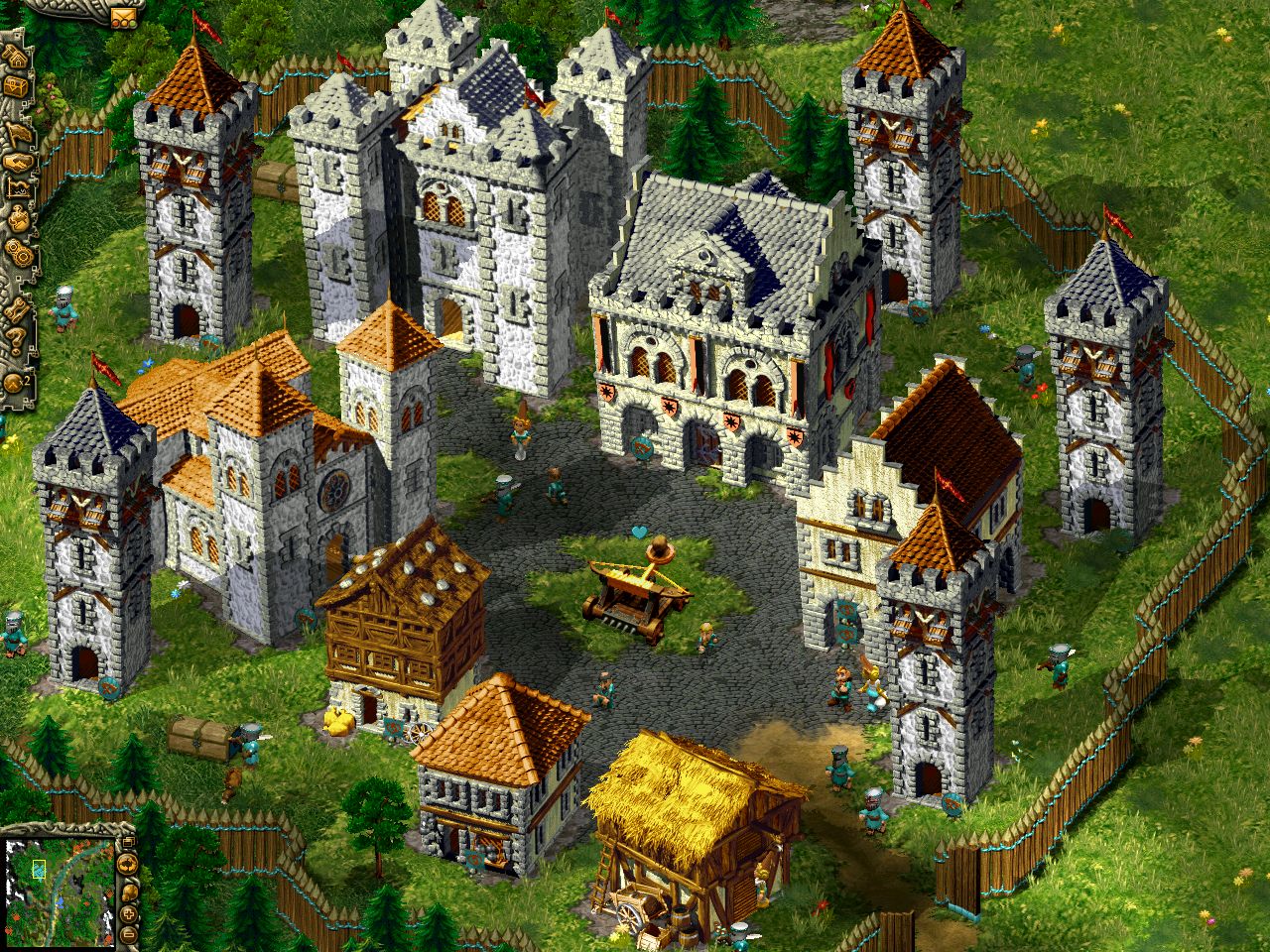The width and height of the screenshot is (1270, 952).
Task: Select the flag territory icon
Action: [x=16, y=131]
